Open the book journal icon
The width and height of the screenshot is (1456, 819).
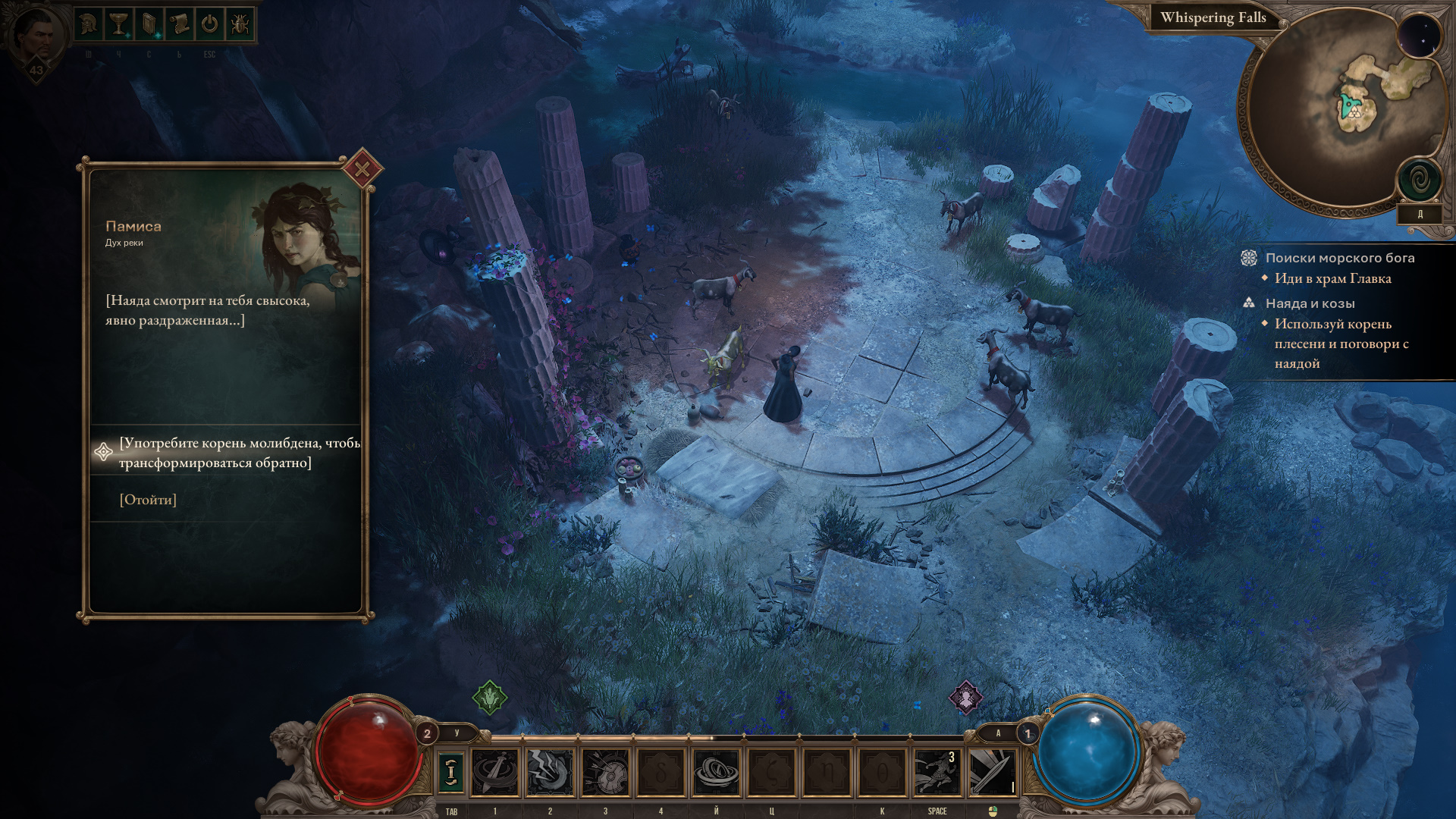click(x=149, y=25)
